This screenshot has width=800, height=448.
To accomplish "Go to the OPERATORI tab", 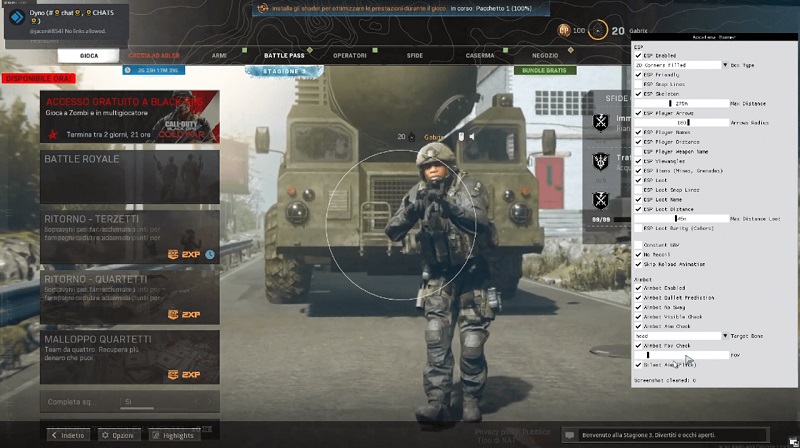I will [350, 56].
